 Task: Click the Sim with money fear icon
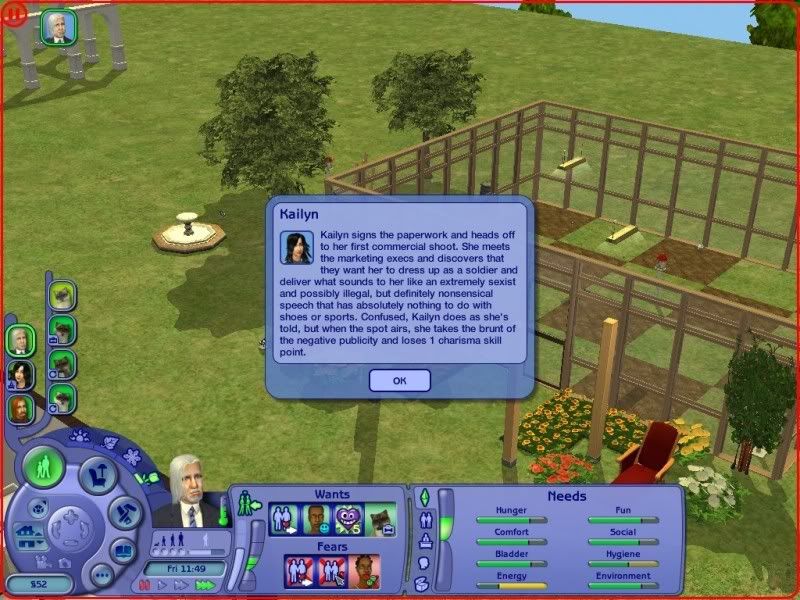click(365, 571)
